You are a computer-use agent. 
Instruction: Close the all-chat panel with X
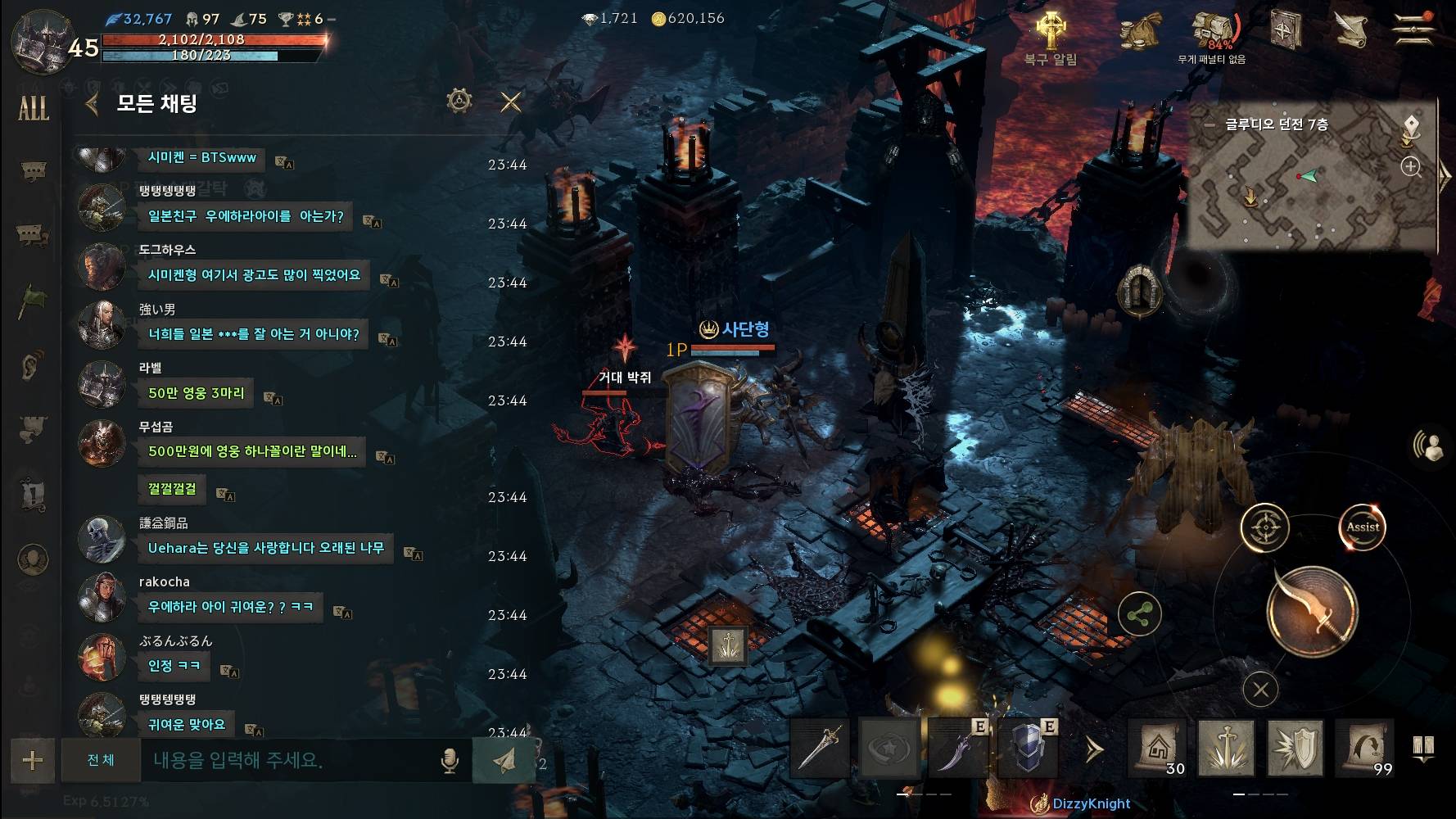point(510,102)
